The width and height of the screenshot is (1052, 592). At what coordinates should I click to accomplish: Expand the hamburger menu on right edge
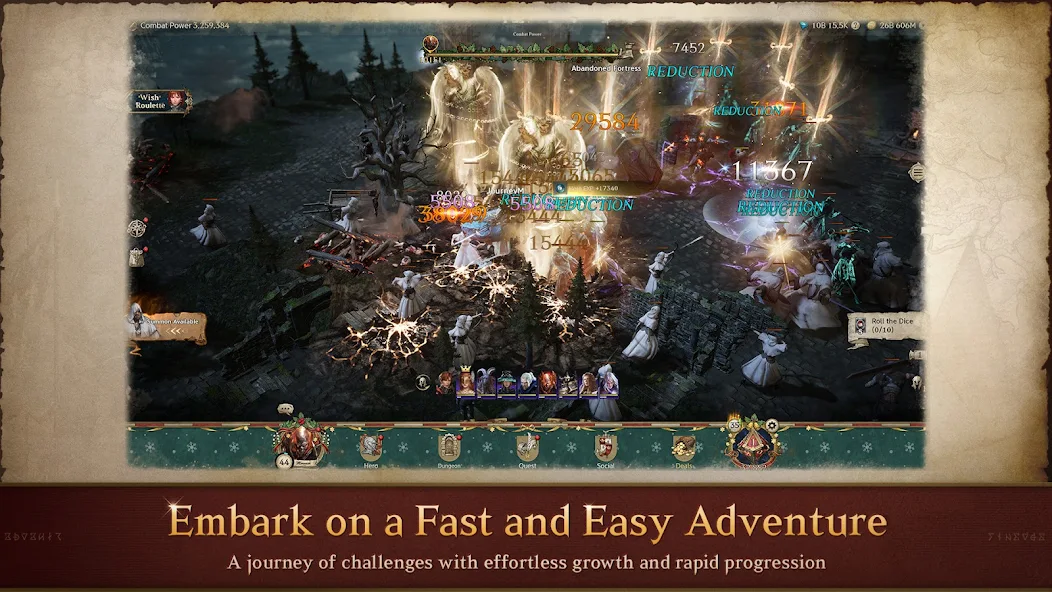coord(916,173)
